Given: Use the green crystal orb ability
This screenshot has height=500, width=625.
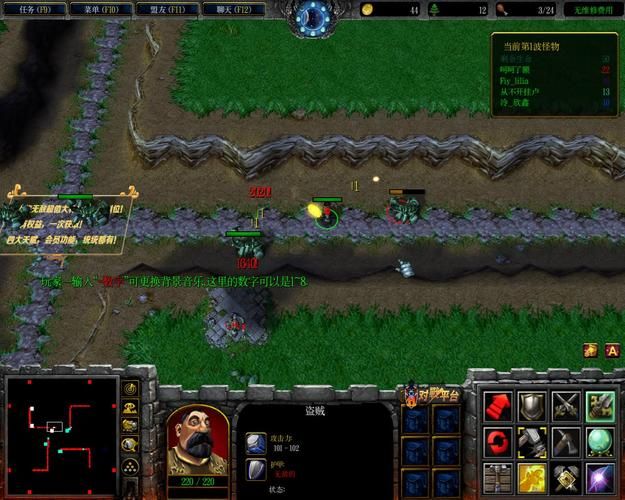Looking at the screenshot, I should pyautogui.click(x=601, y=440).
